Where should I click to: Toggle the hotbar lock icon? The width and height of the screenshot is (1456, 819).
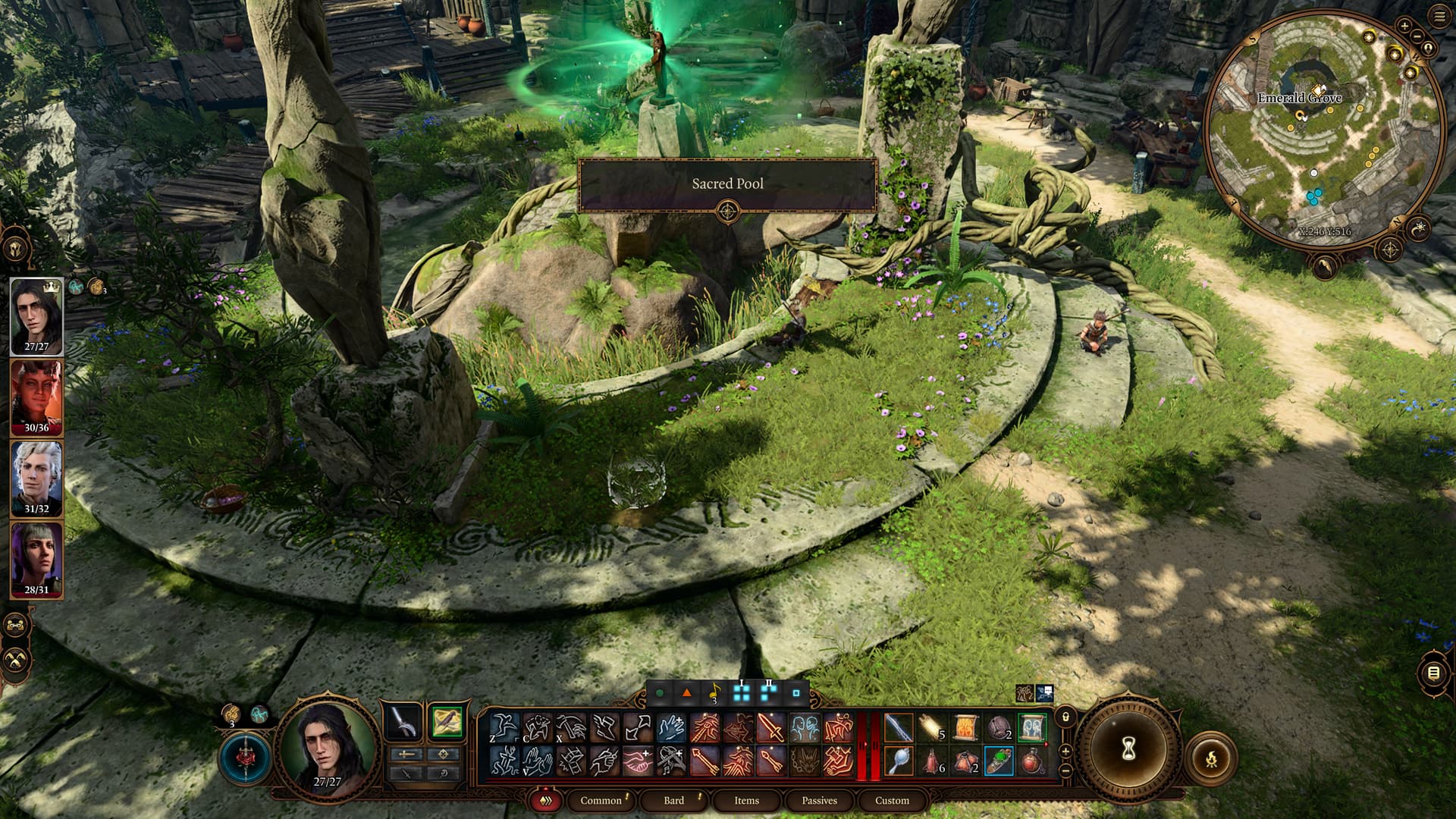1065,717
